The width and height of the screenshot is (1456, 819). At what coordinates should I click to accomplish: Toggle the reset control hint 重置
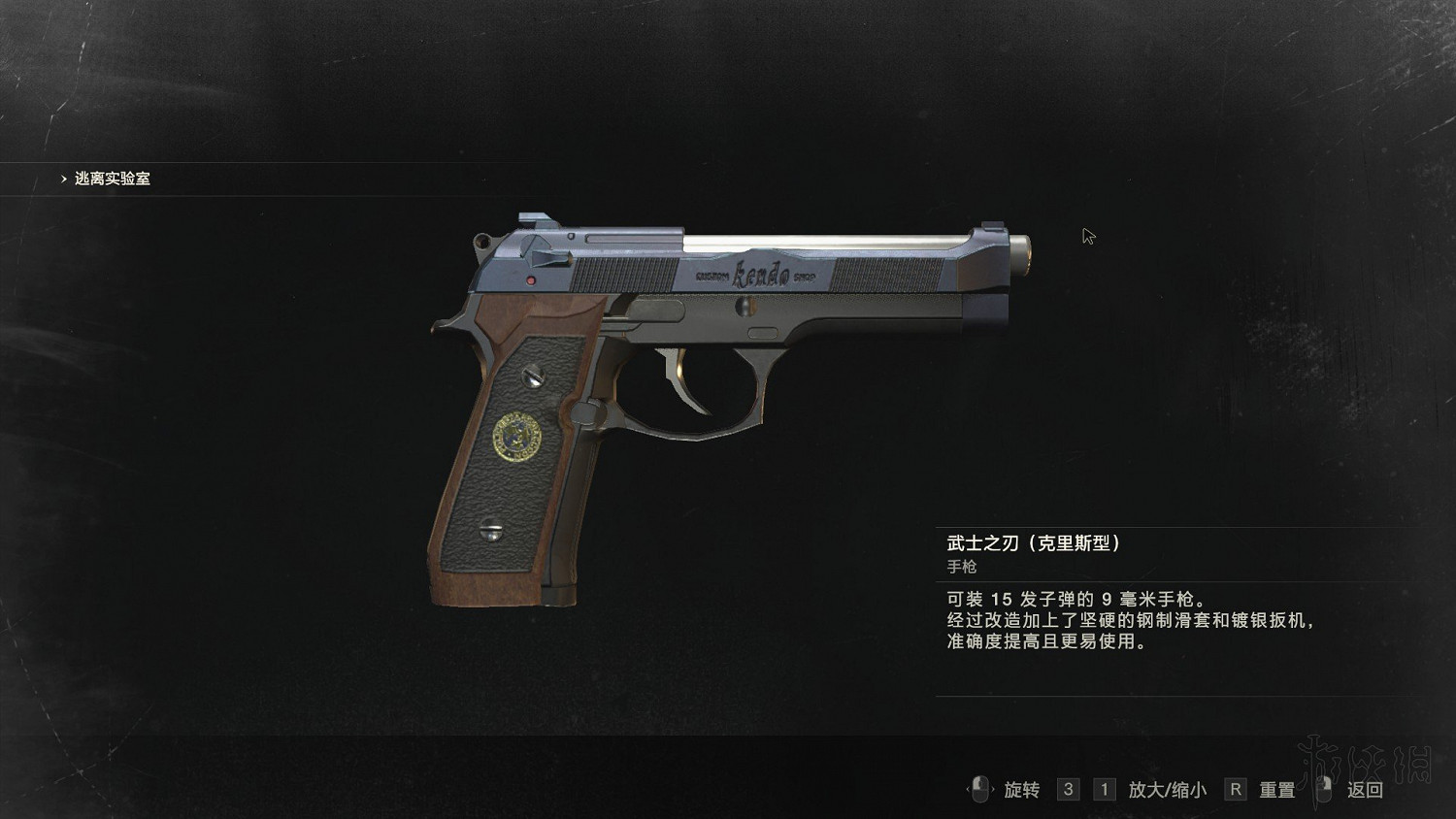(1275, 790)
